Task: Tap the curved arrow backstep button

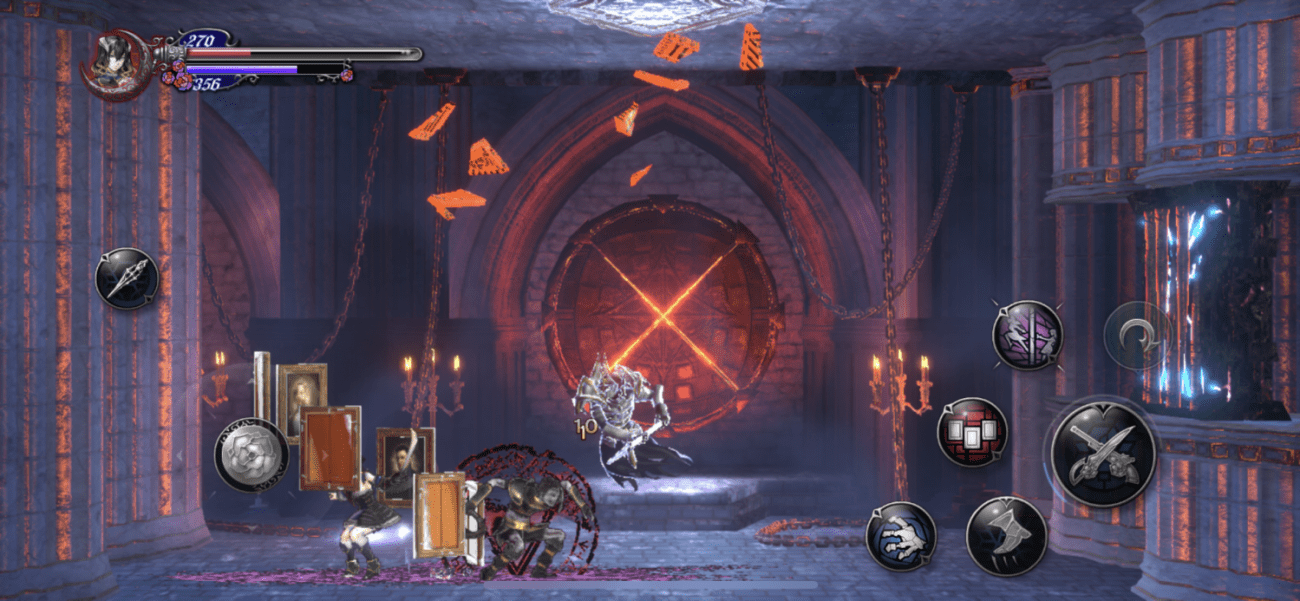Action: click(1138, 336)
